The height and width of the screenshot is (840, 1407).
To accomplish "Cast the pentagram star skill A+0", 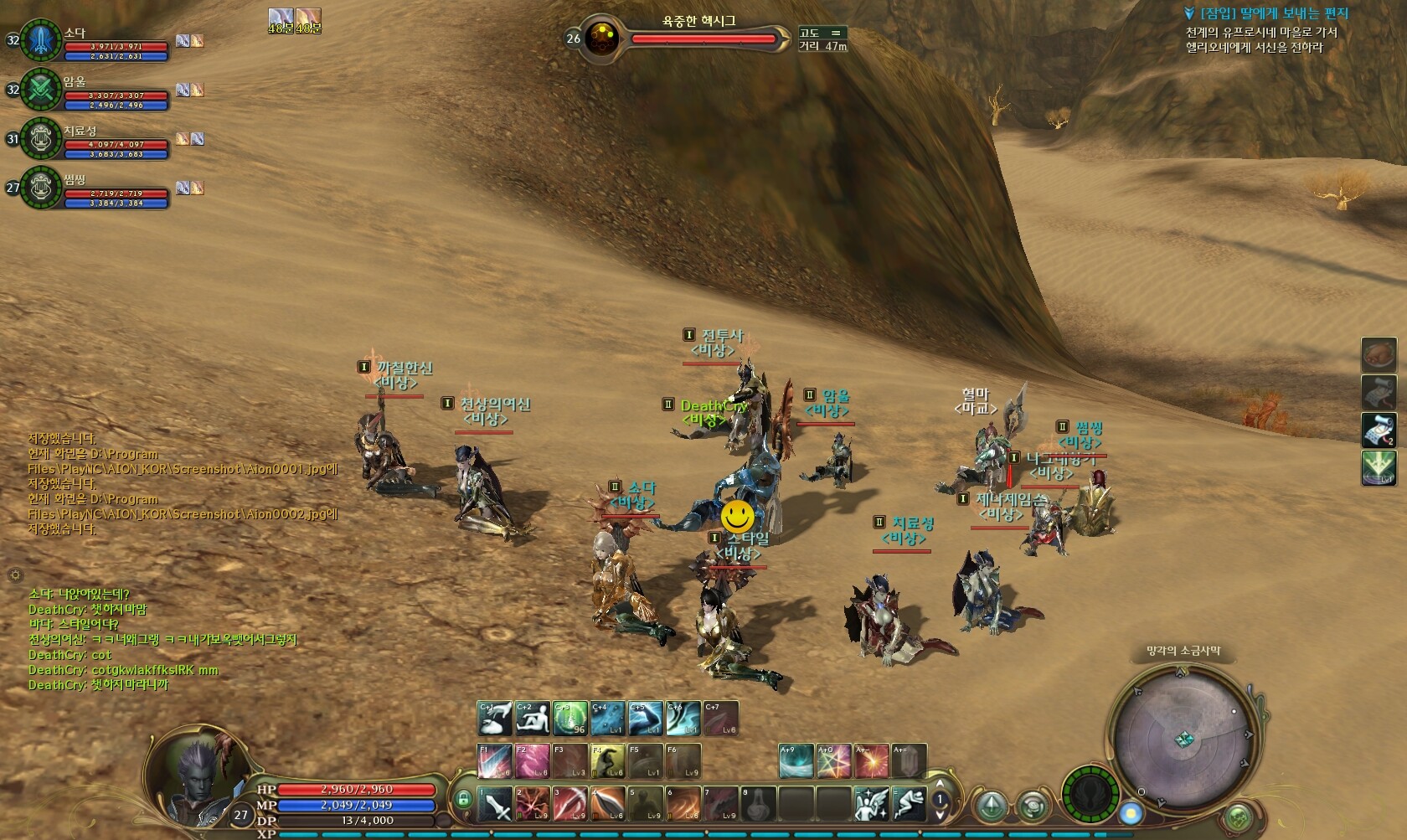I will tap(834, 761).
